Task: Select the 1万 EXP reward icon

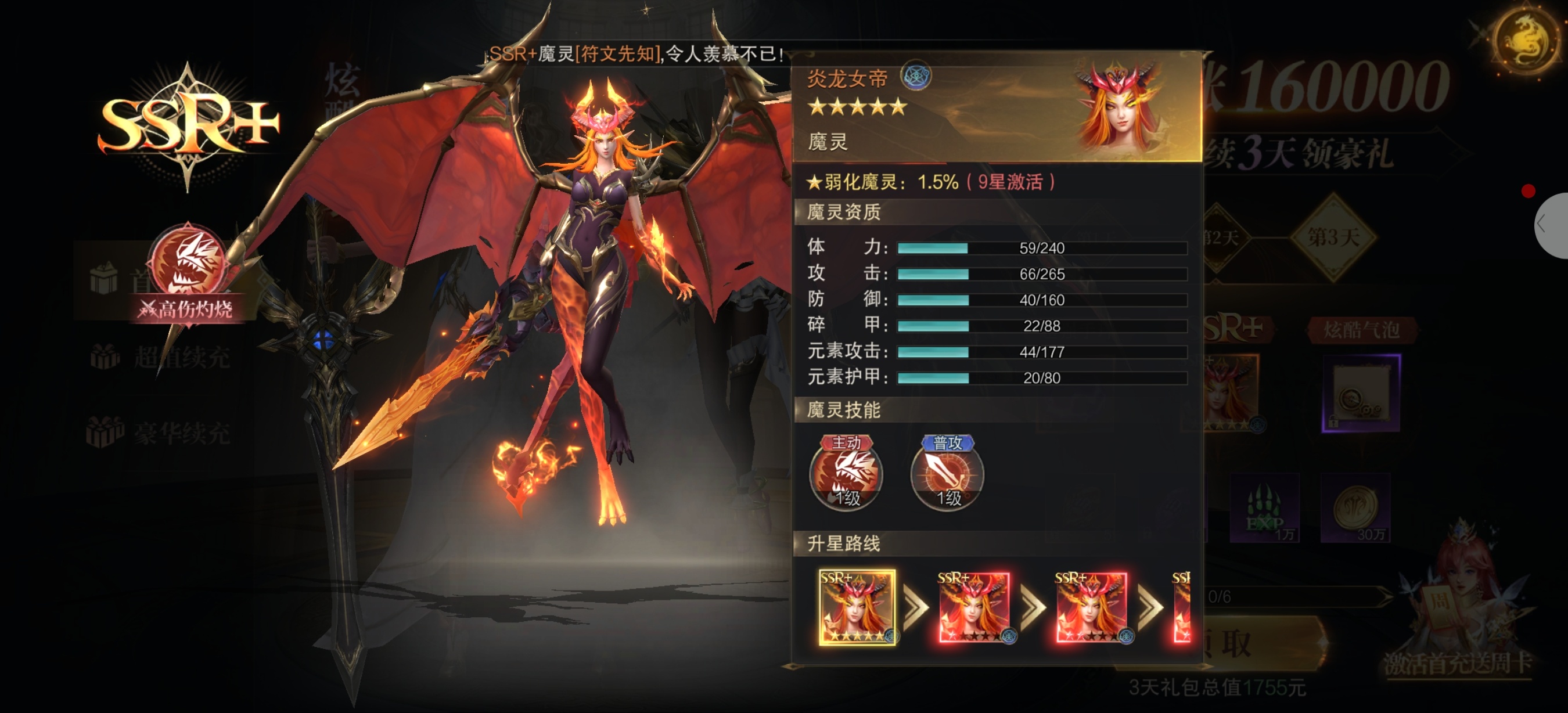Action: click(x=1265, y=508)
